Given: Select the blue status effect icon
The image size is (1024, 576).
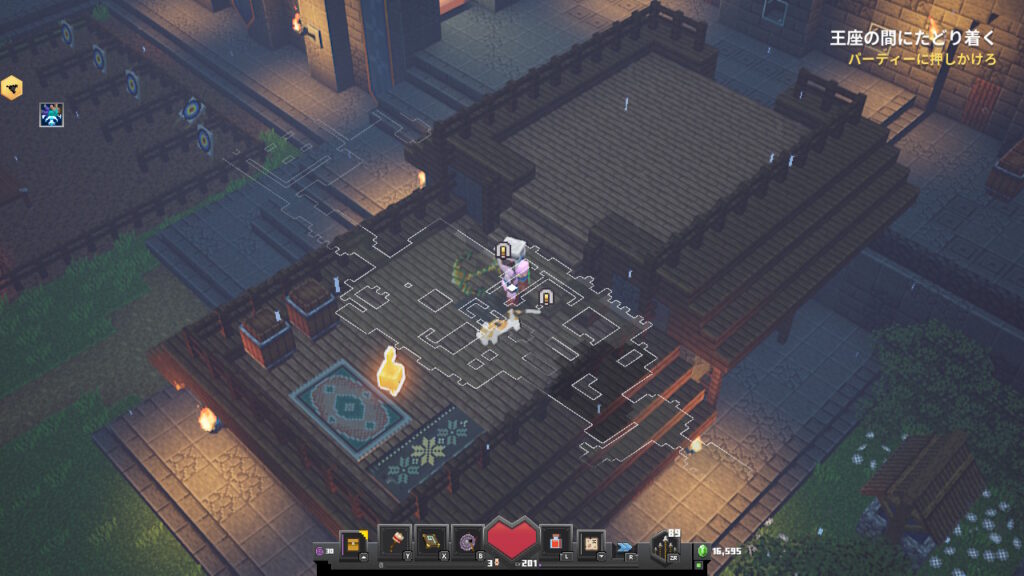Looking at the screenshot, I should pyautogui.click(x=52, y=114).
